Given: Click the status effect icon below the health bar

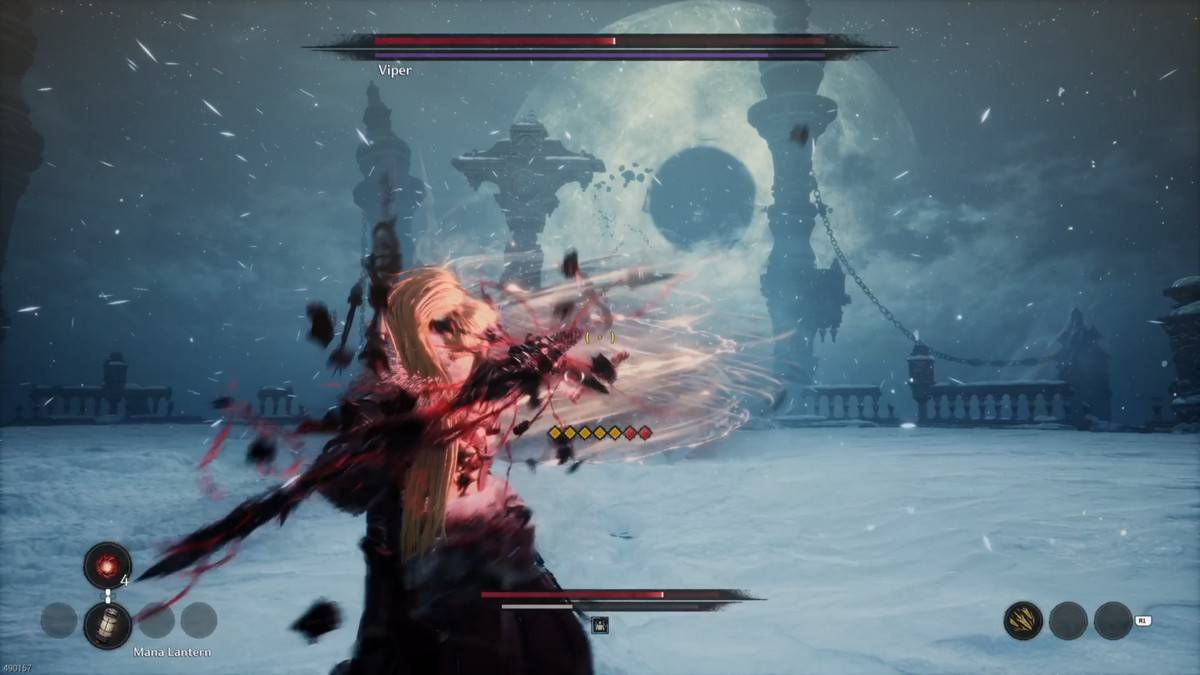Looking at the screenshot, I should pos(600,626).
